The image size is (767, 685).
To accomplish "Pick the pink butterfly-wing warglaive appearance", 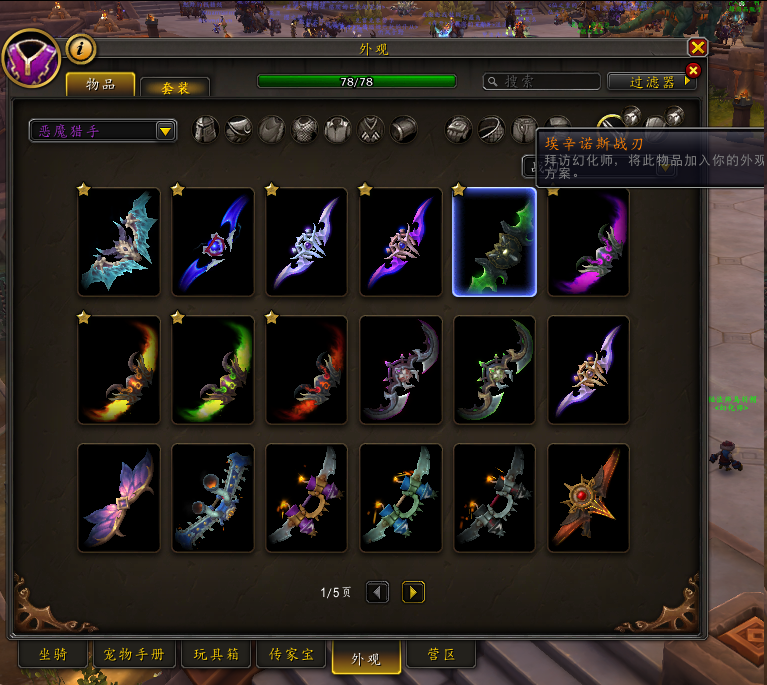I will click(119, 498).
